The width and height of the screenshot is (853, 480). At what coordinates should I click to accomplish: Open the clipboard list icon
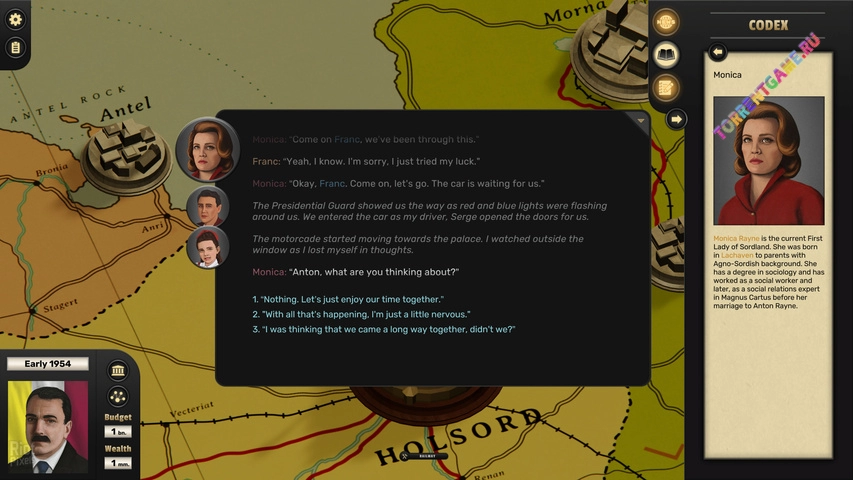pyautogui.click(x=15, y=47)
